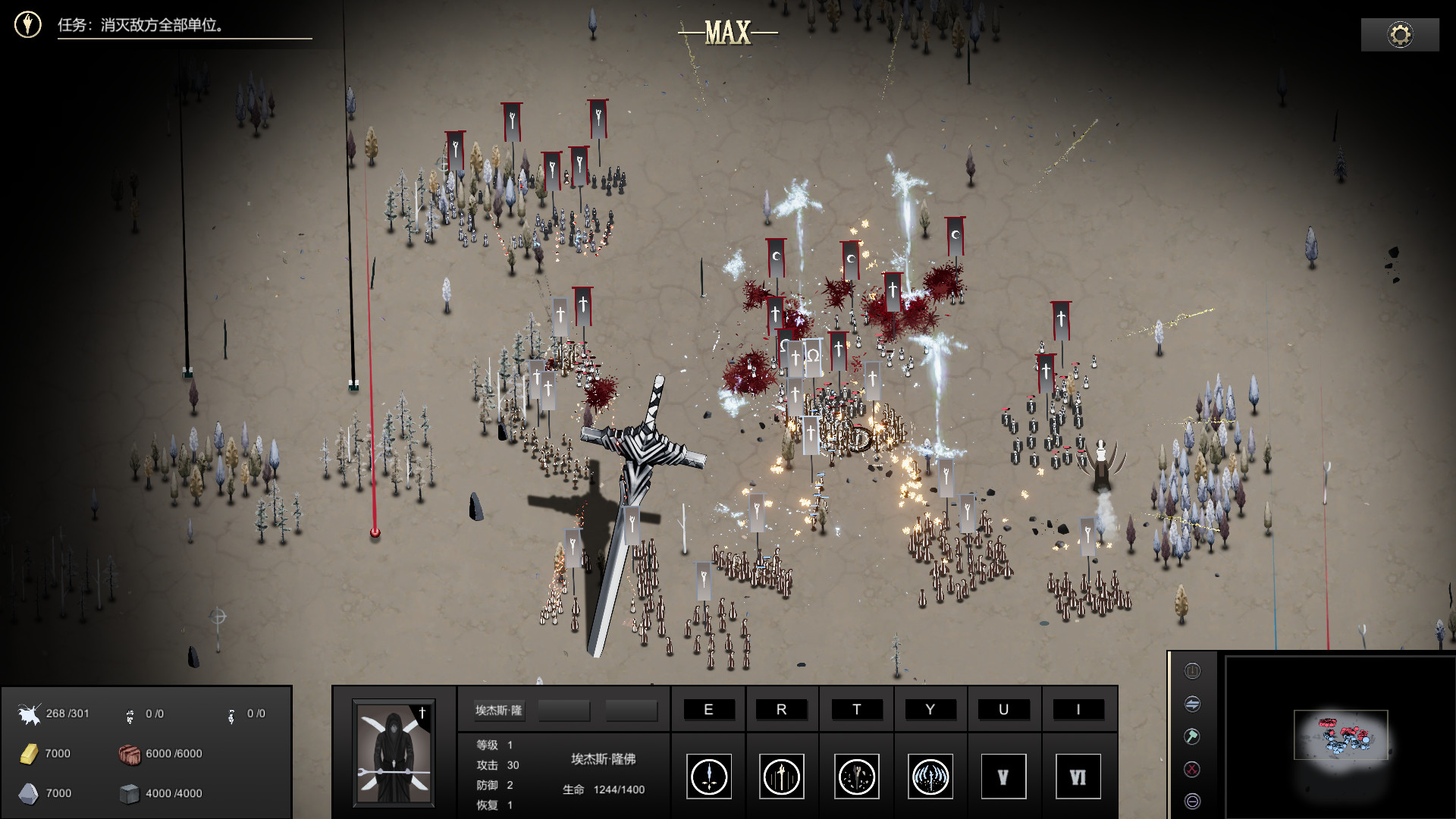
Task: Click the green hammer build button
Action: pyautogui.click(x=1192, y=736)
